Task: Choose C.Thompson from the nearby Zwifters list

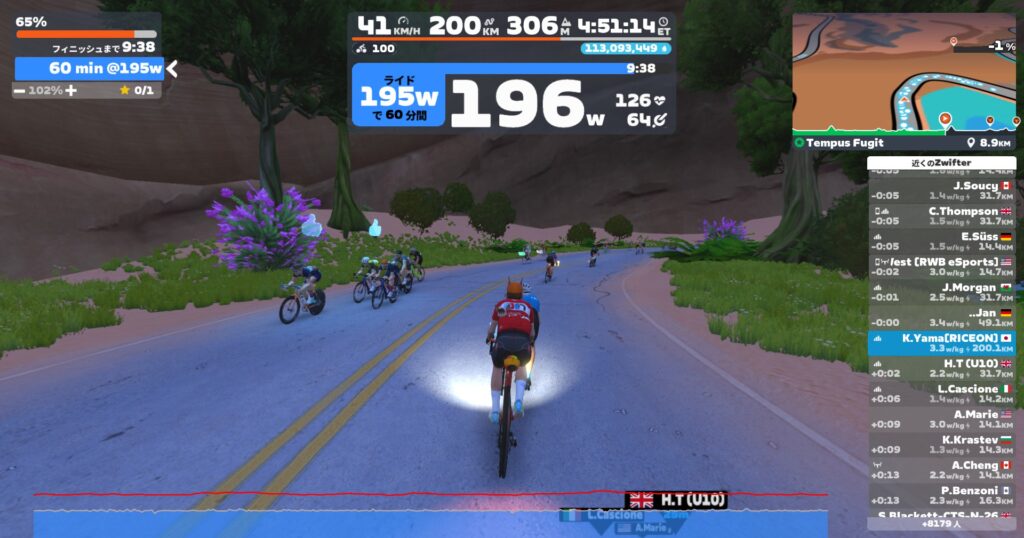Action: coord(941,216)
